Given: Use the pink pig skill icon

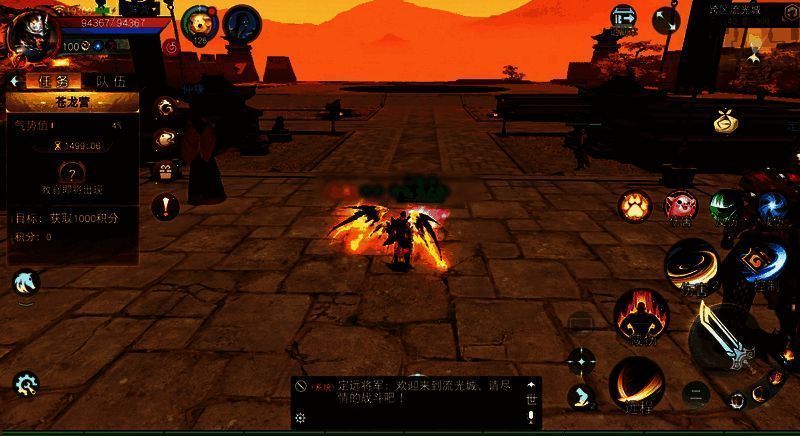Looking at the screenshot, I should [681, 207].
